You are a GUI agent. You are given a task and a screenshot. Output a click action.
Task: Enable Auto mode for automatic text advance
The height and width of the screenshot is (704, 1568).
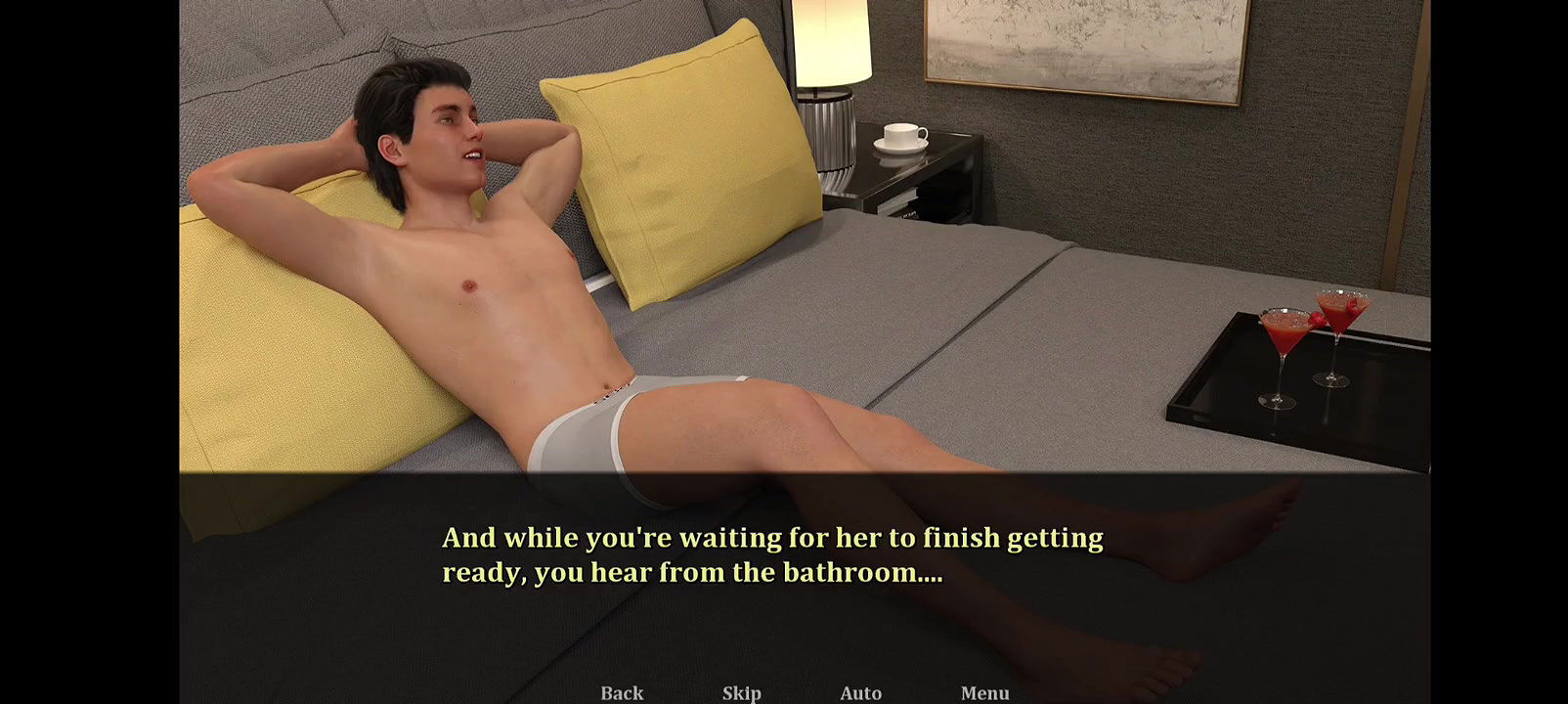[x=860, y=693]
